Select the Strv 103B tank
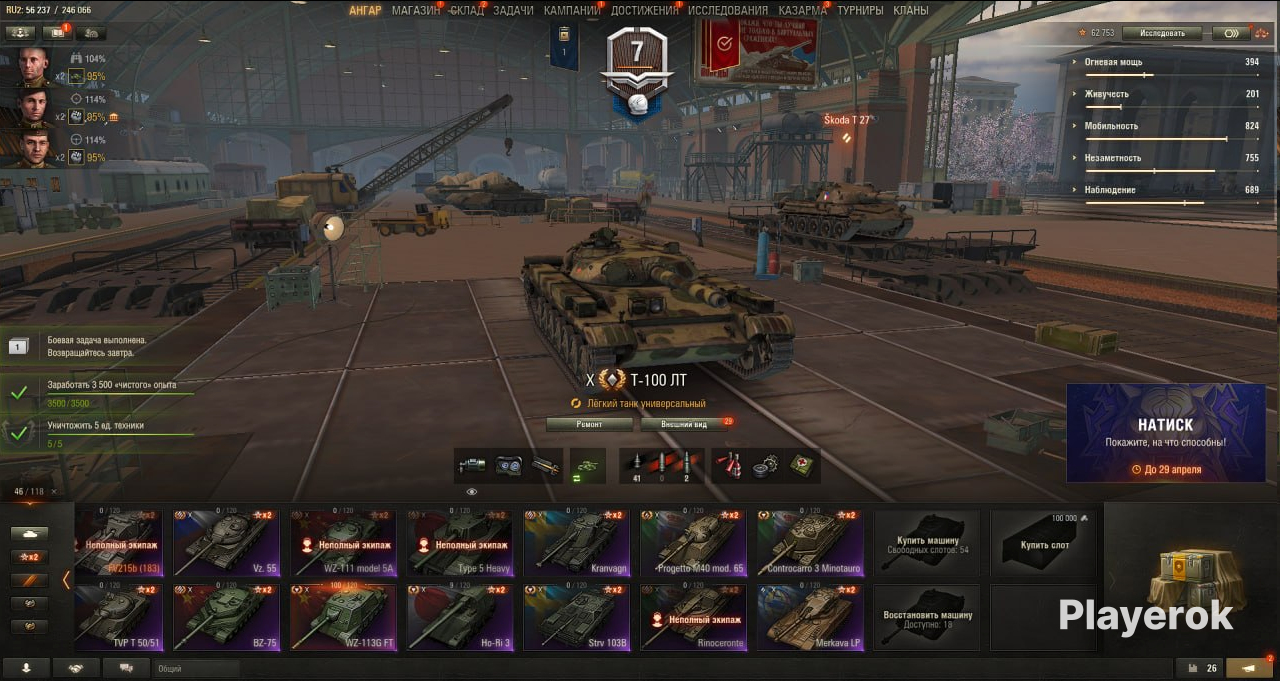Viewport: 1280px width, 681px height. (x=577, y=618)
